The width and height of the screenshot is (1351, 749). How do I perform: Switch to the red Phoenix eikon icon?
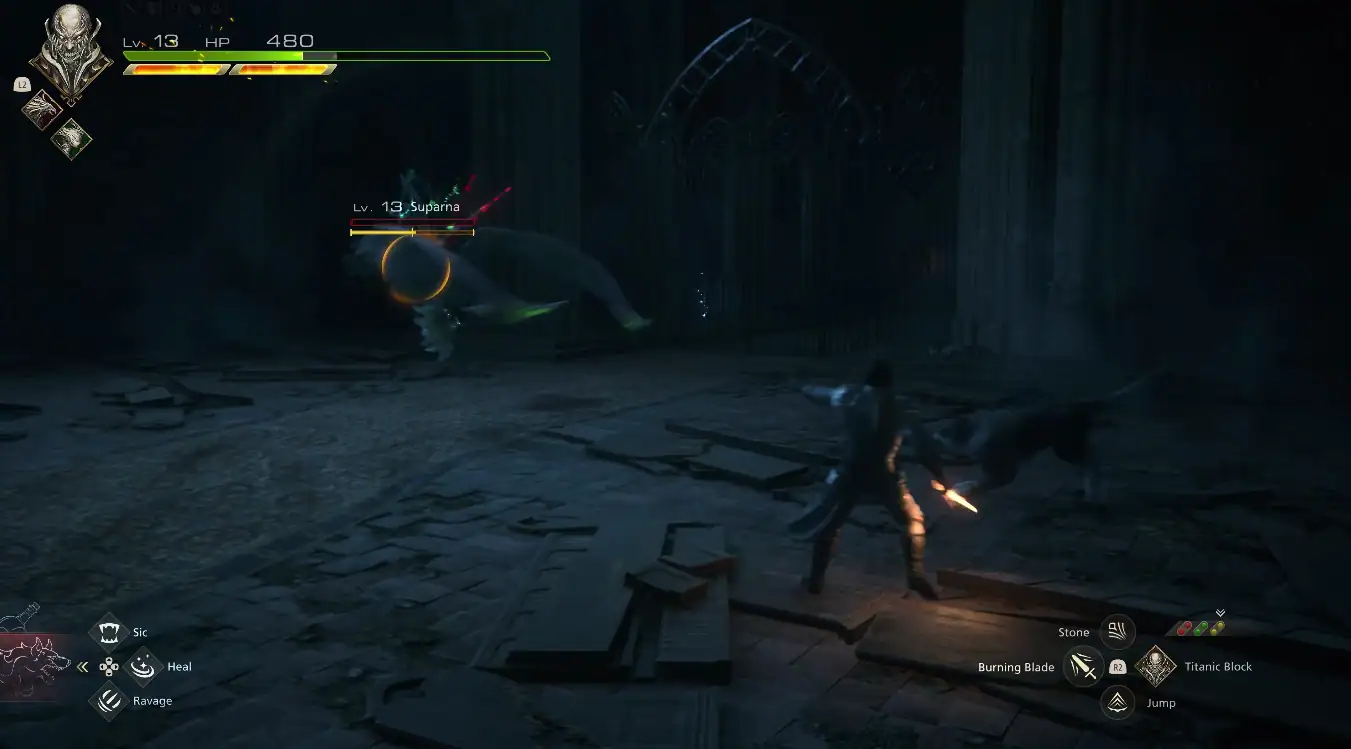click(x=42, y=105)
